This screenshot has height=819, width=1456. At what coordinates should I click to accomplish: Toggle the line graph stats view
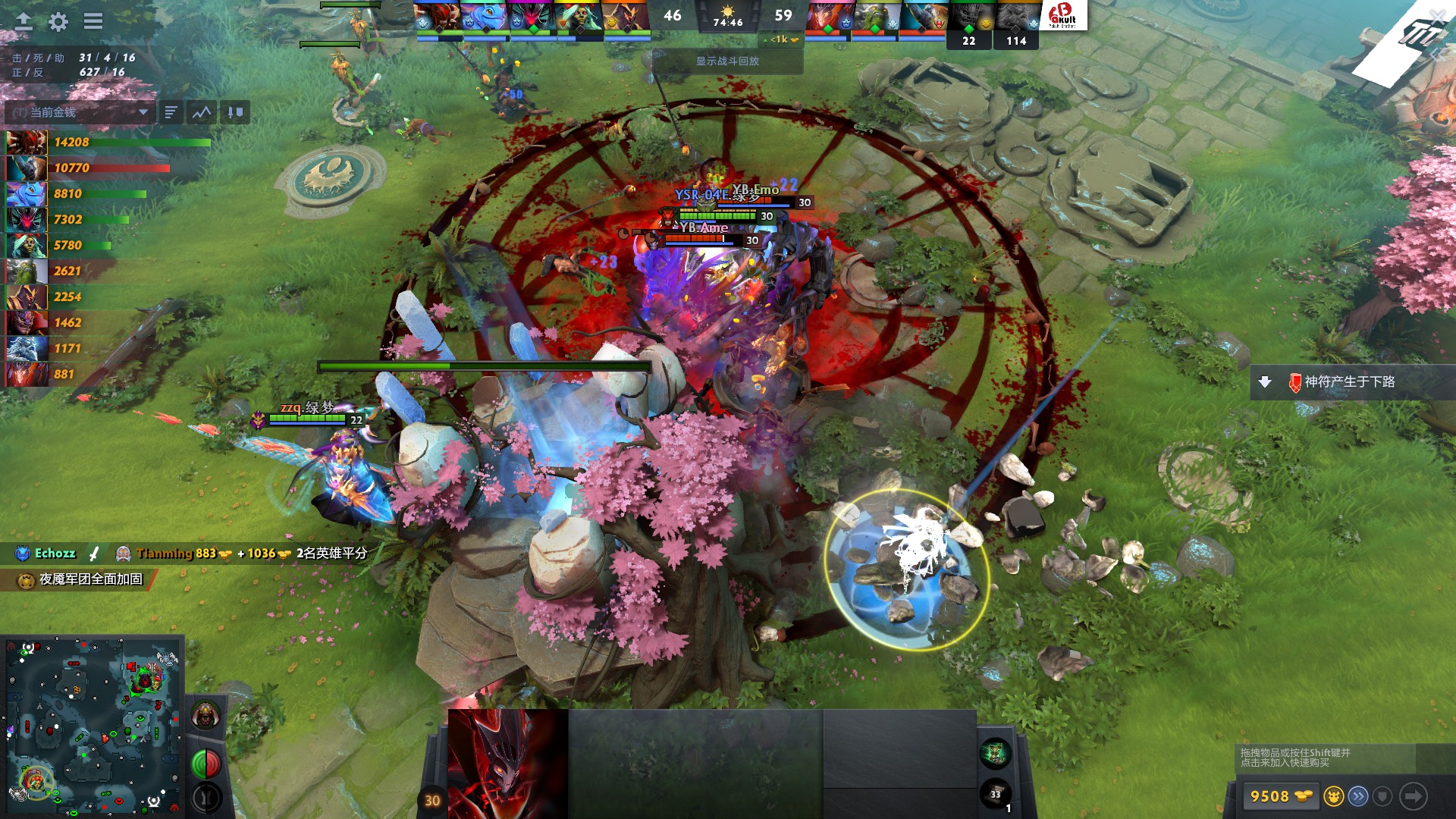tap(202, 111)
